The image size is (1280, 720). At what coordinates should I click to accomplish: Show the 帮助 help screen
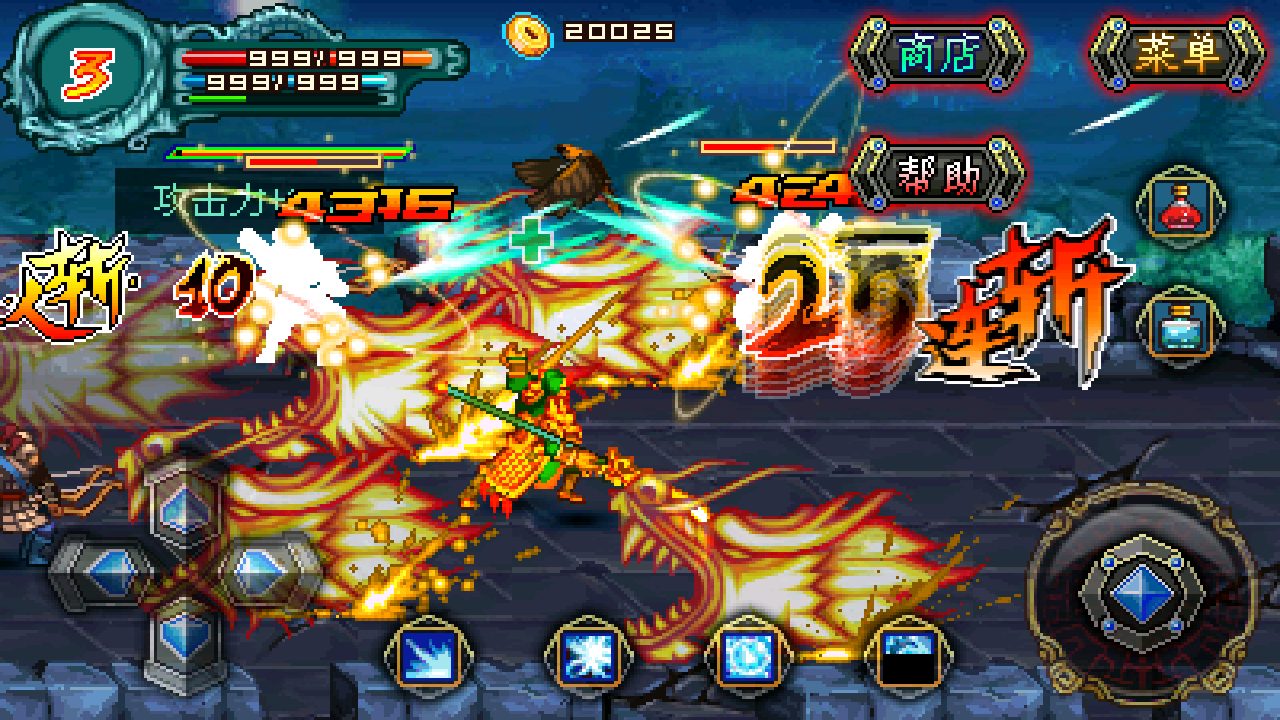click(937, 173)
